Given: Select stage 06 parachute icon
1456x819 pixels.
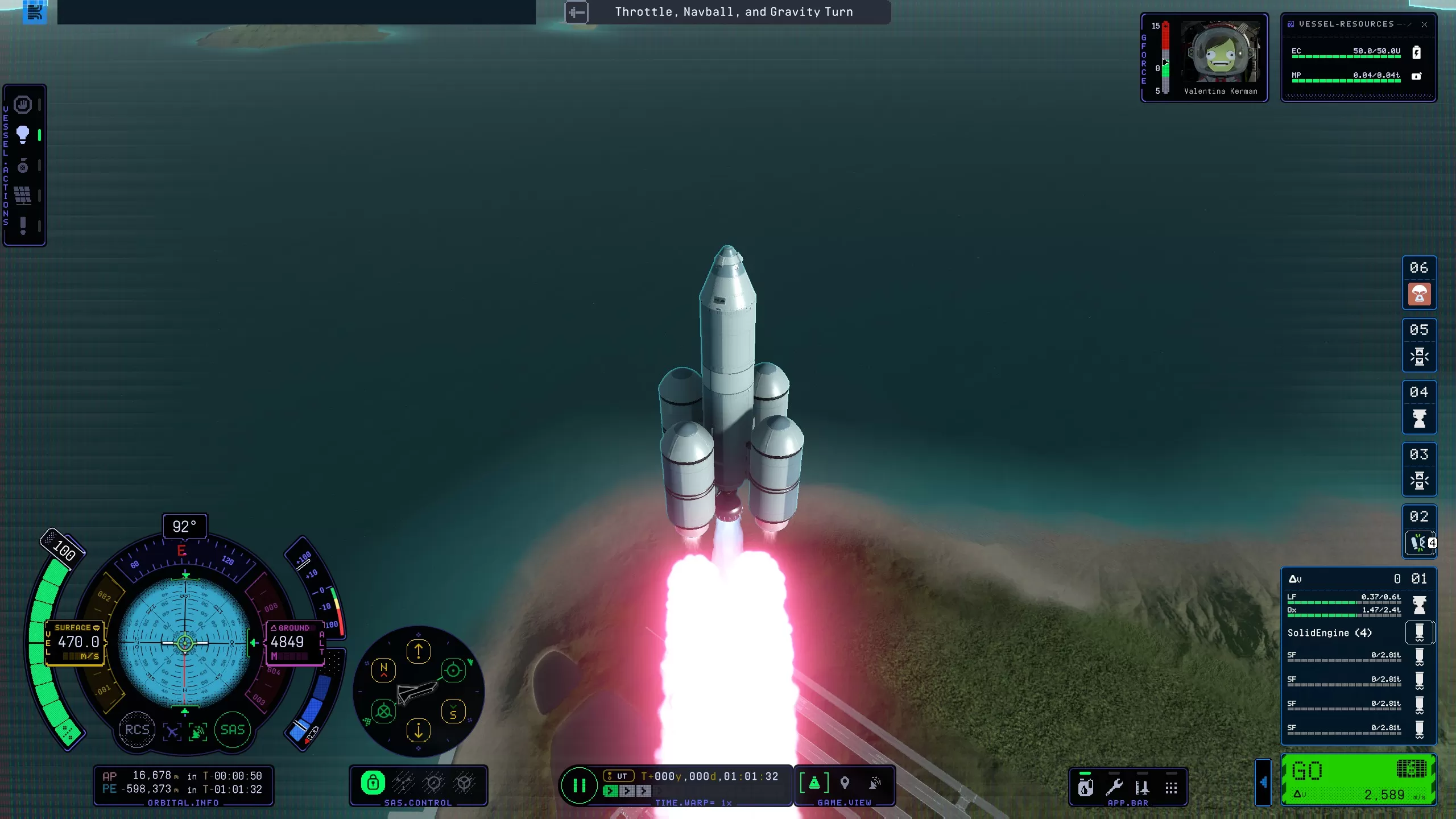Looking at the screenshot, I should click(x=1419, y=294).
